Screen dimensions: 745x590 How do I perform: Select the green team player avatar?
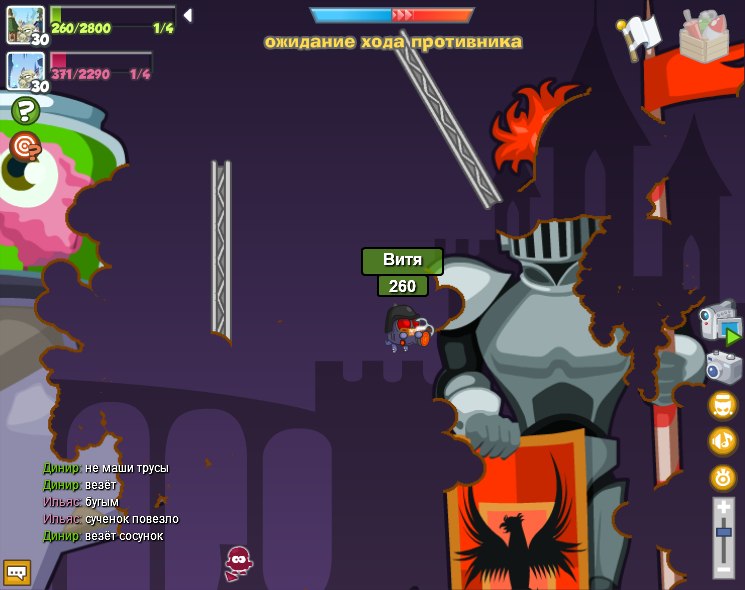(x=24, y=23)
